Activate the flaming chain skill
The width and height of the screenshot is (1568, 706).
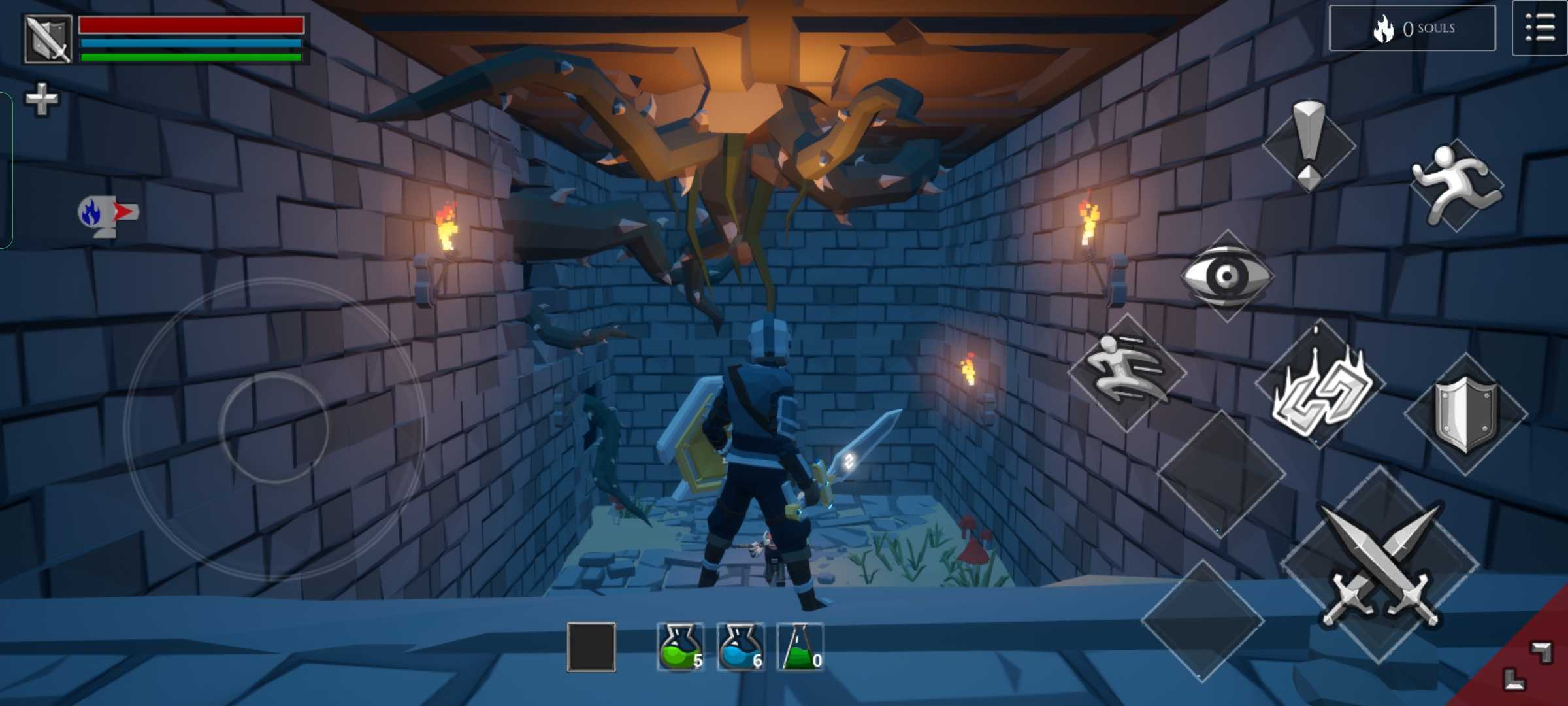1318,387
